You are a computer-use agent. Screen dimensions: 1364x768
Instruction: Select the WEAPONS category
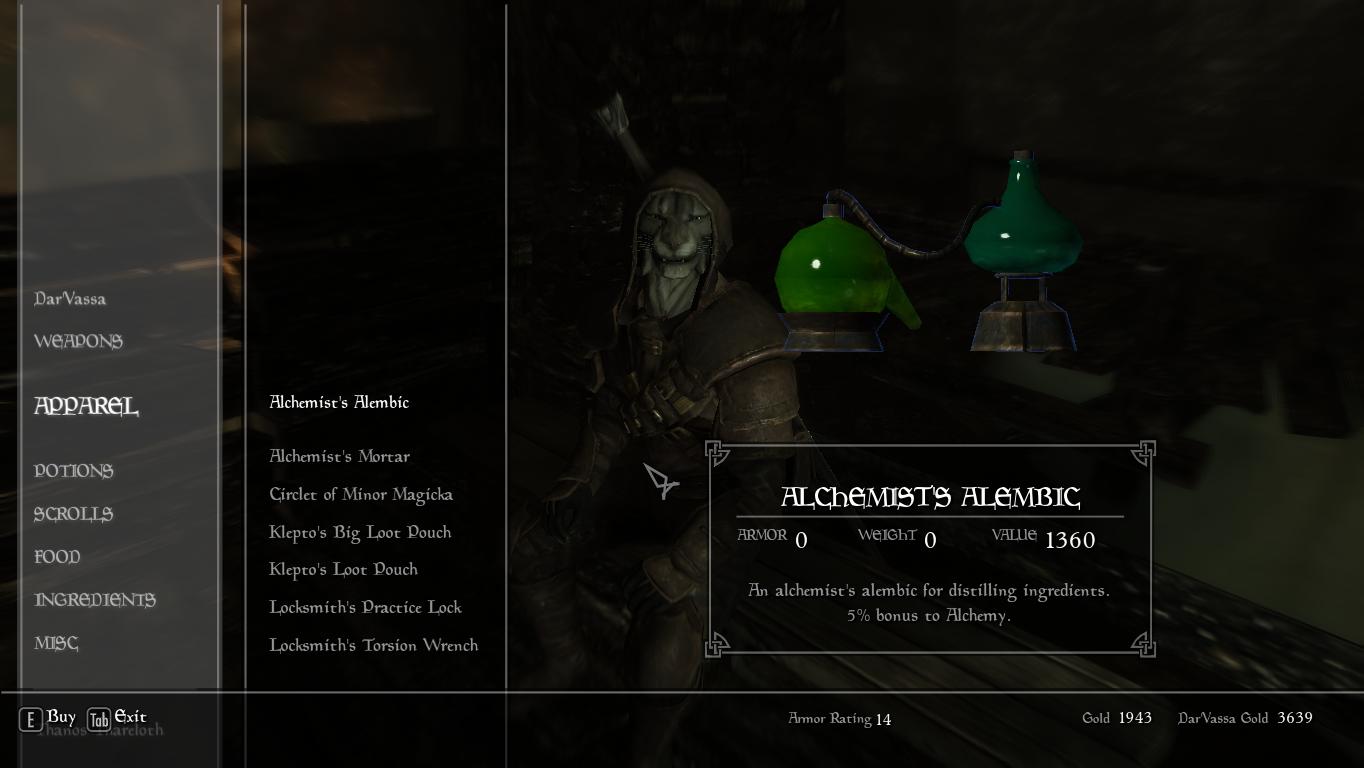(x=79, y=341)
